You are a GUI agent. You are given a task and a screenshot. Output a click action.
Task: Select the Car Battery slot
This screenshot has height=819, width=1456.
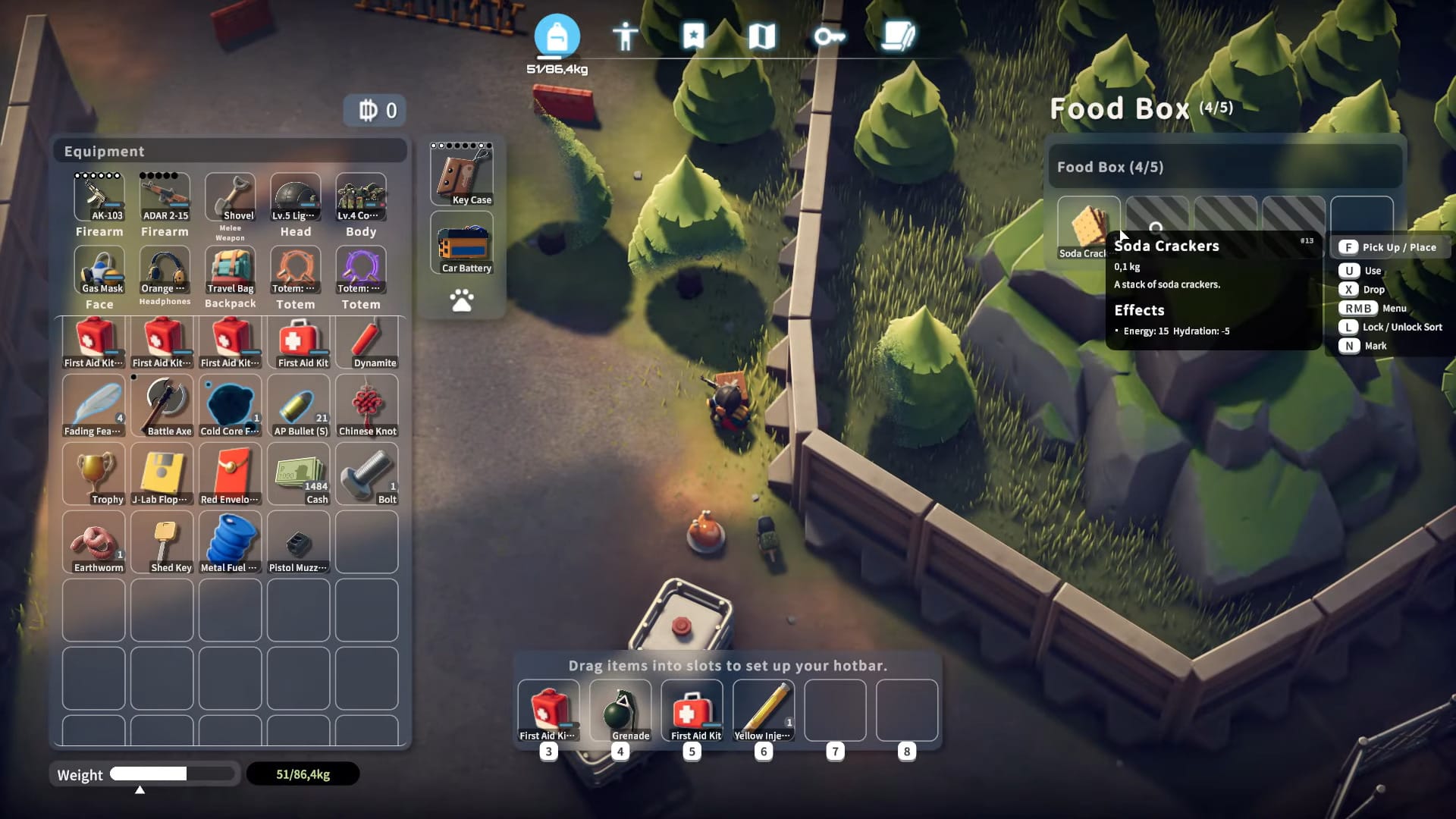click(462, 243)
